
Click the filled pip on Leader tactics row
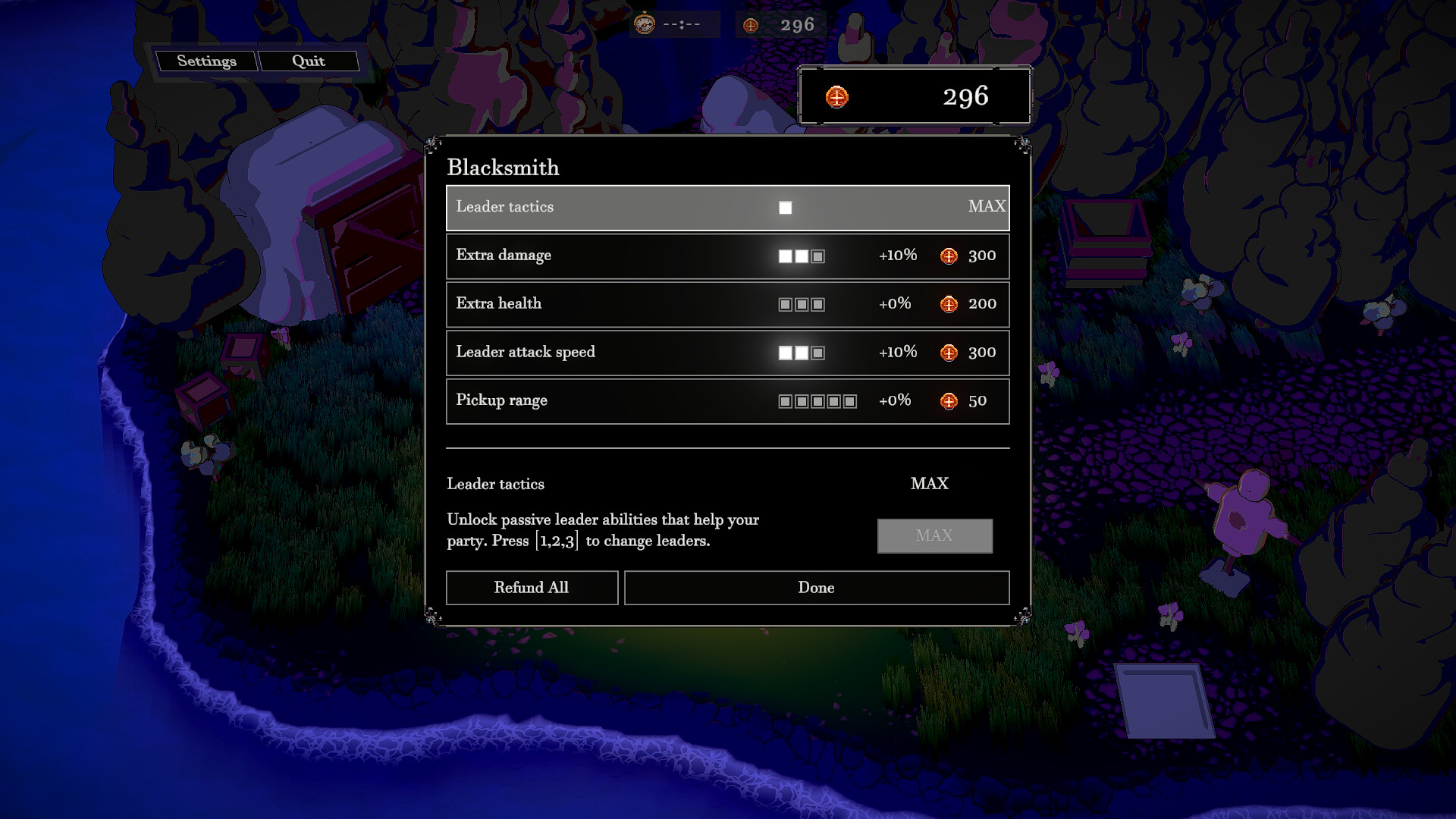click(786, 206)
